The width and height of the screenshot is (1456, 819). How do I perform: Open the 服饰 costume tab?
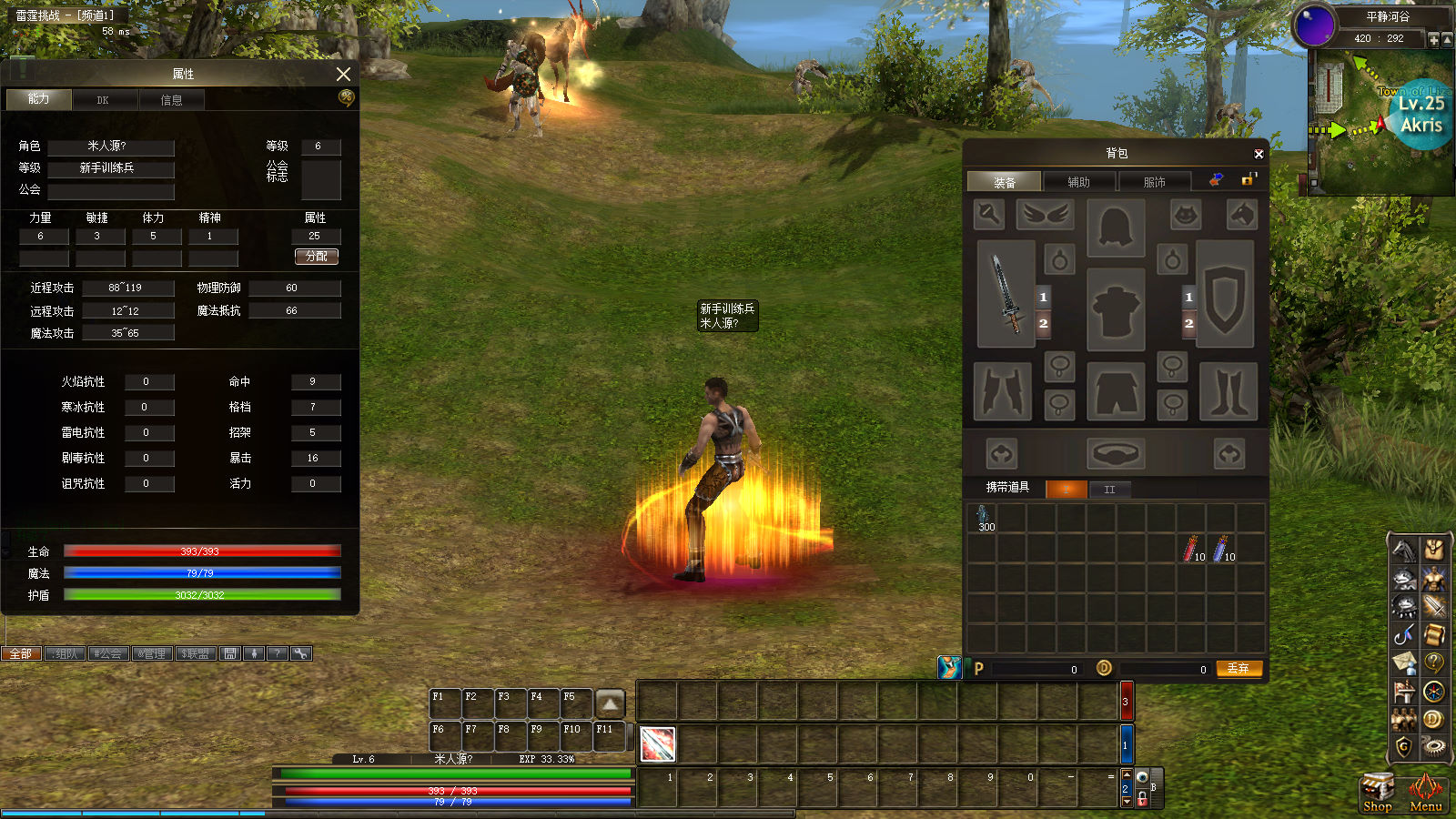[x=1154, y=182]
